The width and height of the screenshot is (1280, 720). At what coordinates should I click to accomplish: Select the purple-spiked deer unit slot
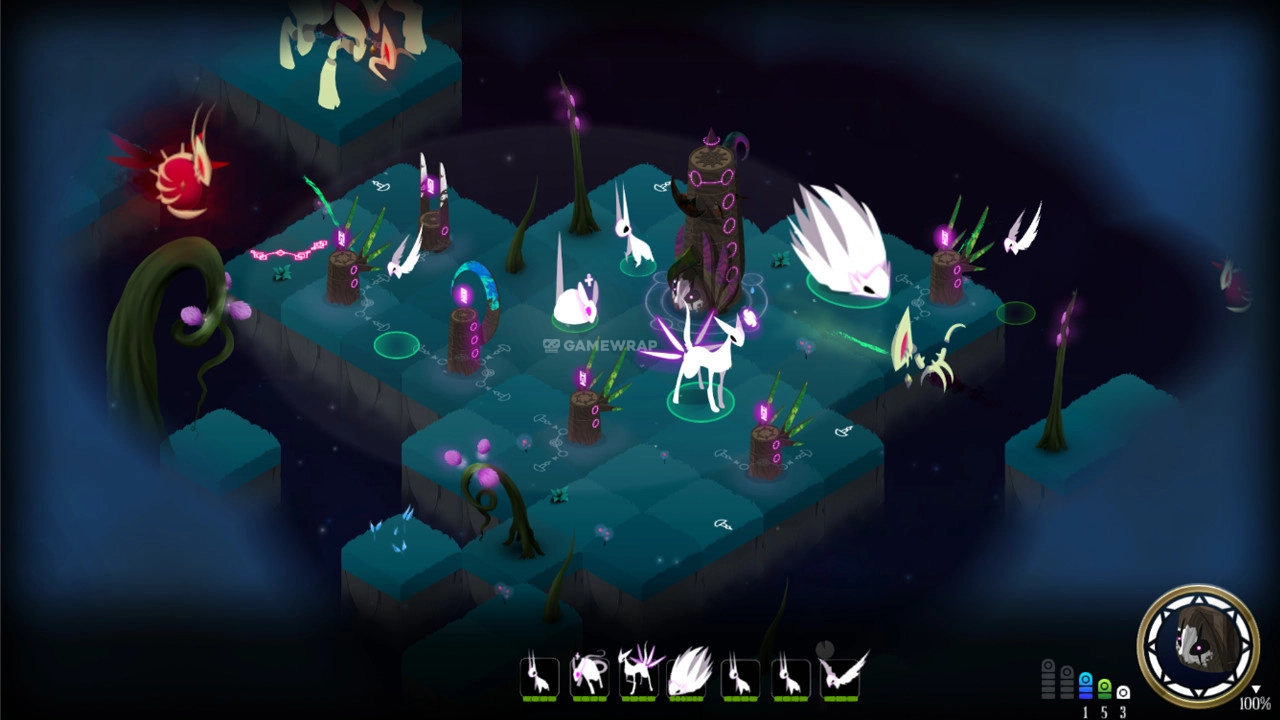pyautogui.click(x=639, y=675)
